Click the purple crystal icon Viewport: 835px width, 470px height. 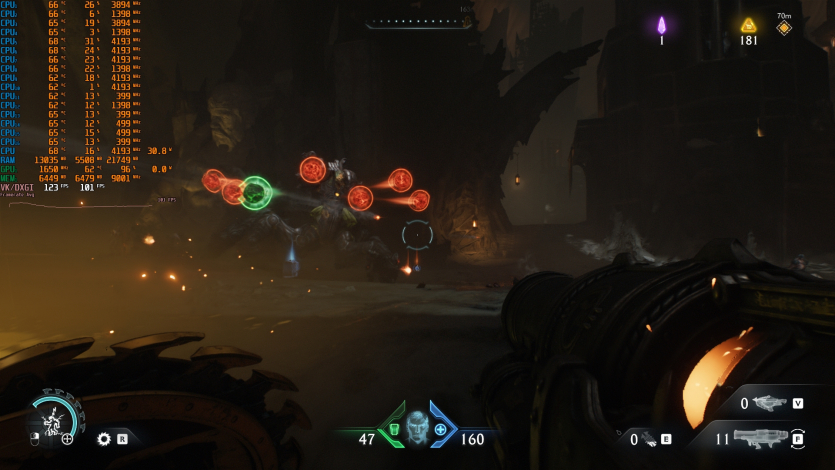[x=661, y=25]
